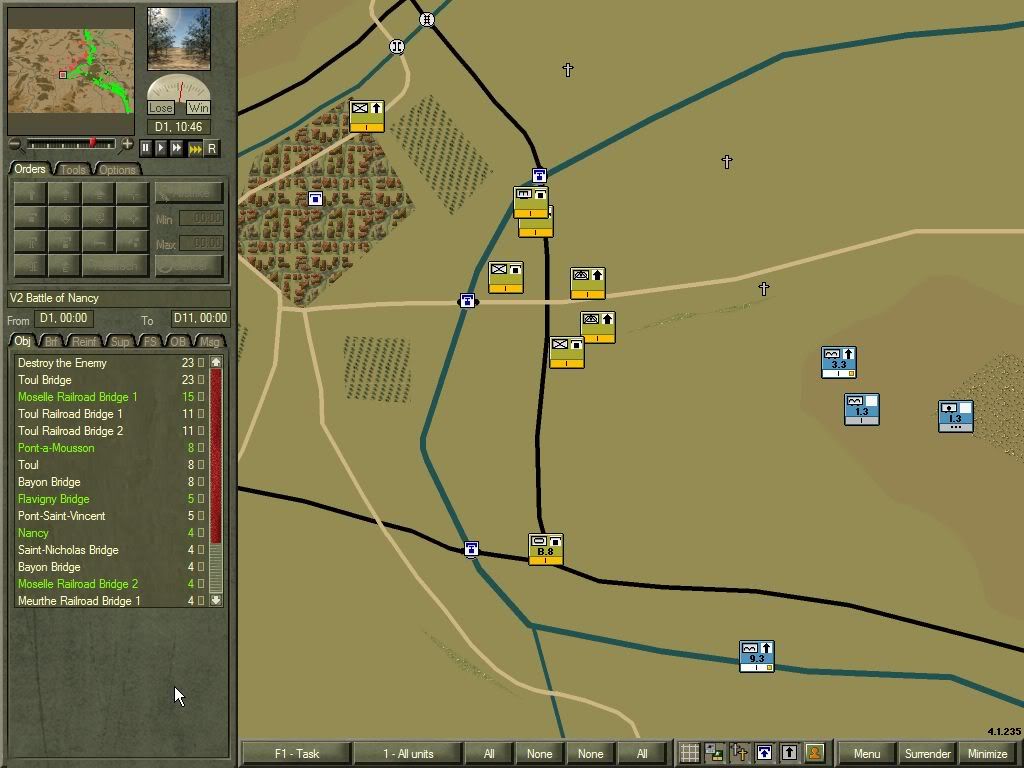This screenshot has width=1024, height=768.
Task: Toggle the map grid icon
Action: tap(689, 753)
